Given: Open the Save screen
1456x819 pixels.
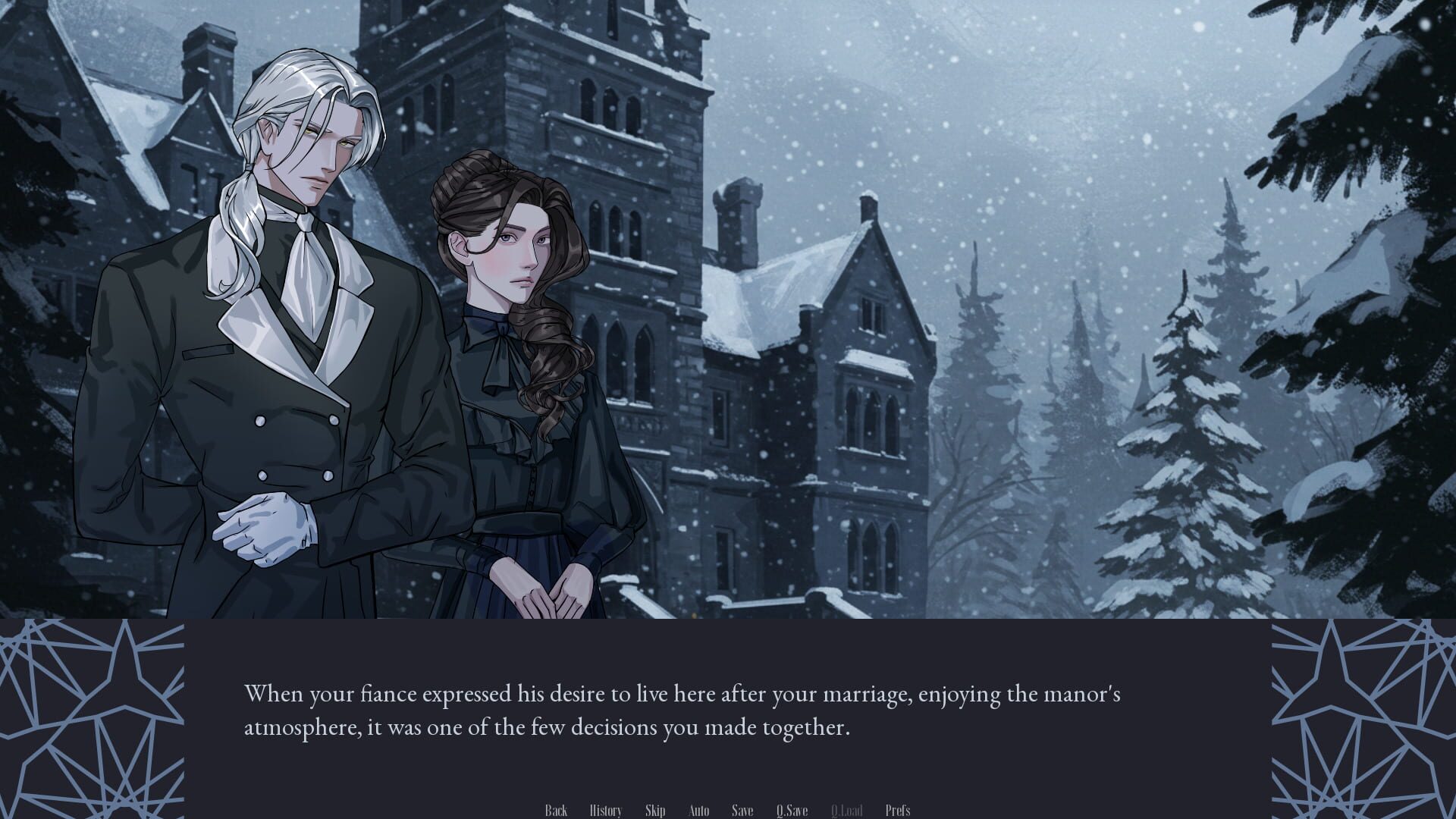Looking at the screenshot, I should pyautogui.click(x=742, y=810).
